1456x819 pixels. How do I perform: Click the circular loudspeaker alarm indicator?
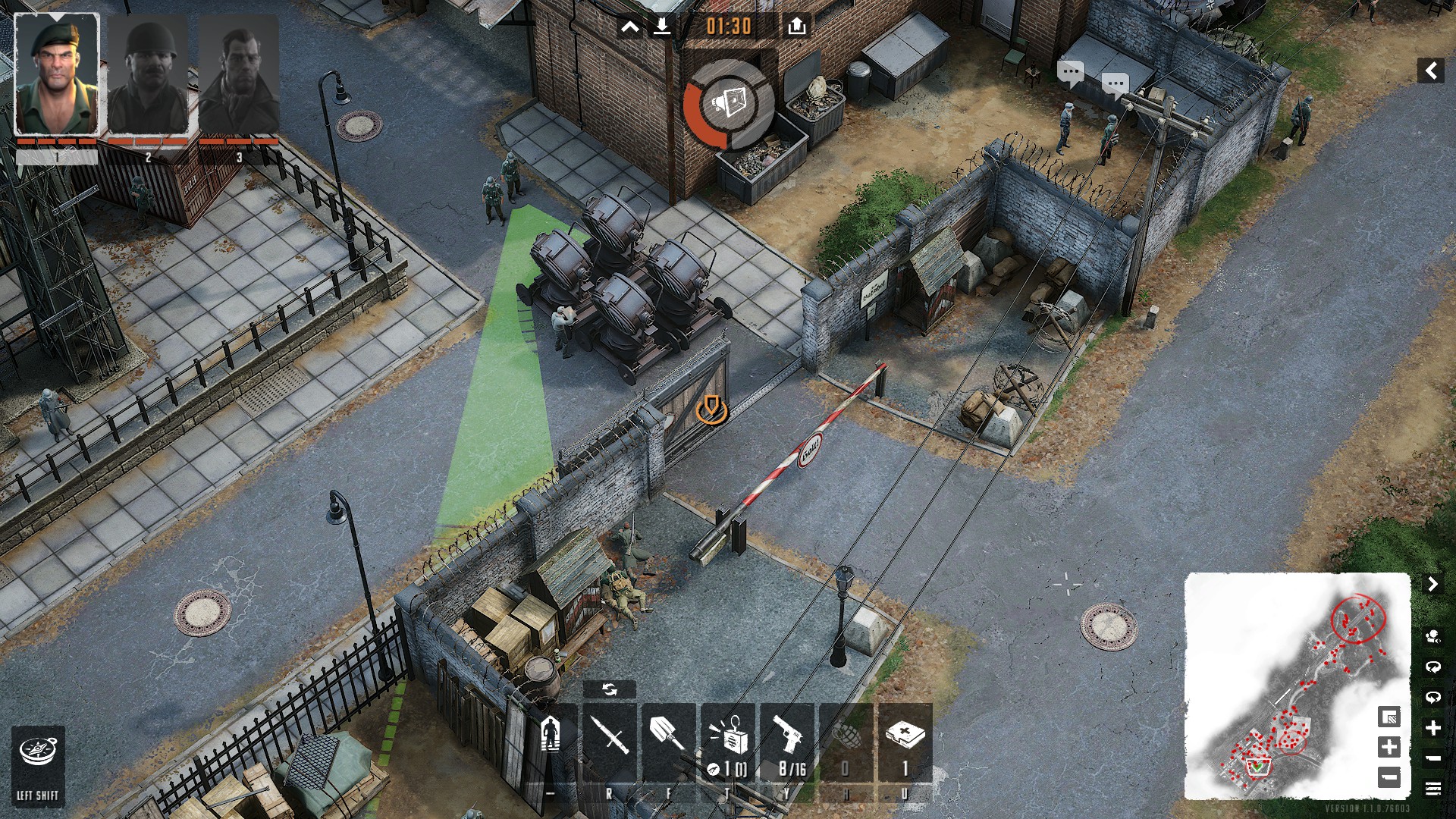(x=727, y=104)
